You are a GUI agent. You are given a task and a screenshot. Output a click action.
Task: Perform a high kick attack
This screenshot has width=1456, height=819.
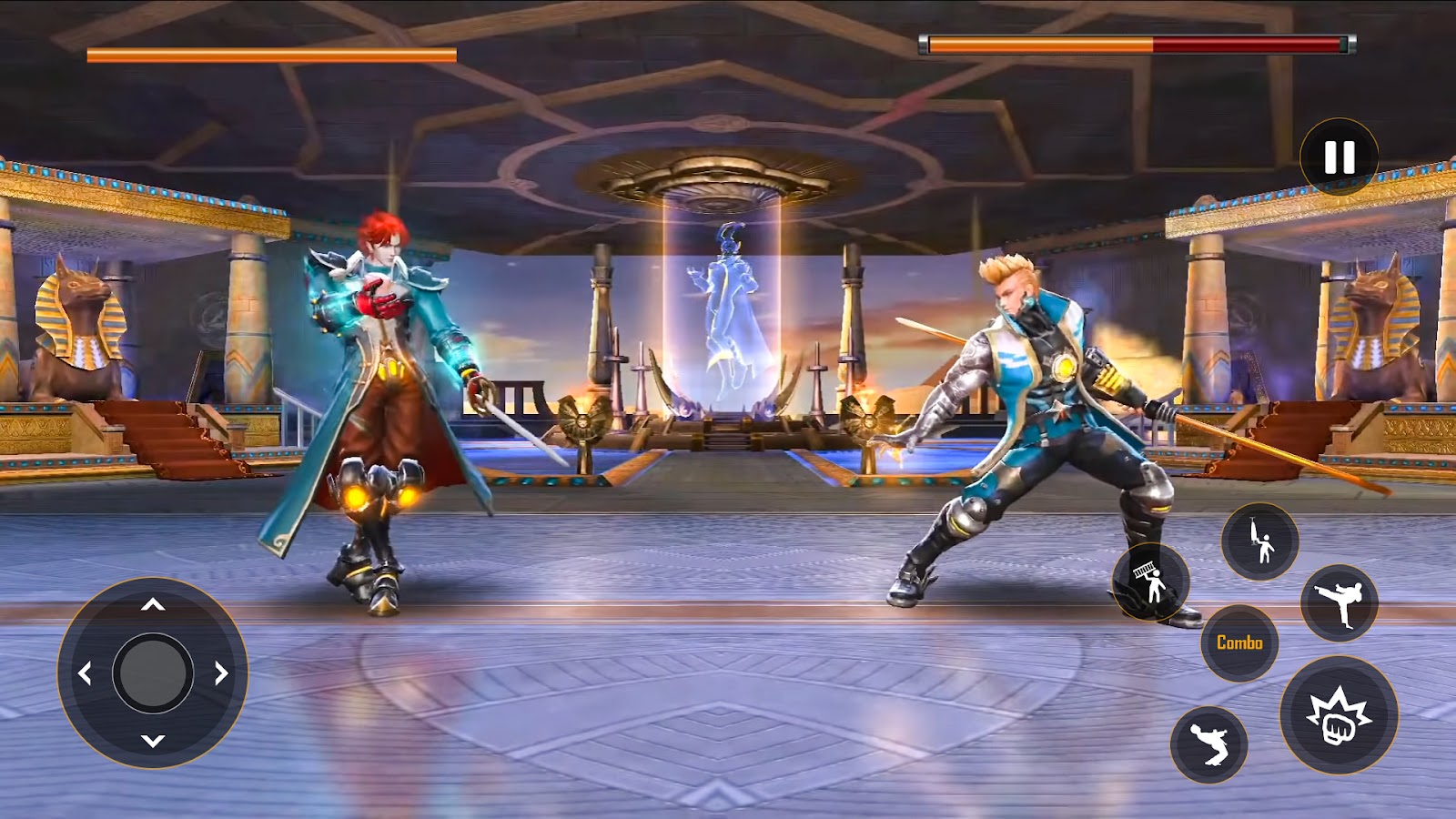pyautogui.click(x=1340, y=602)
